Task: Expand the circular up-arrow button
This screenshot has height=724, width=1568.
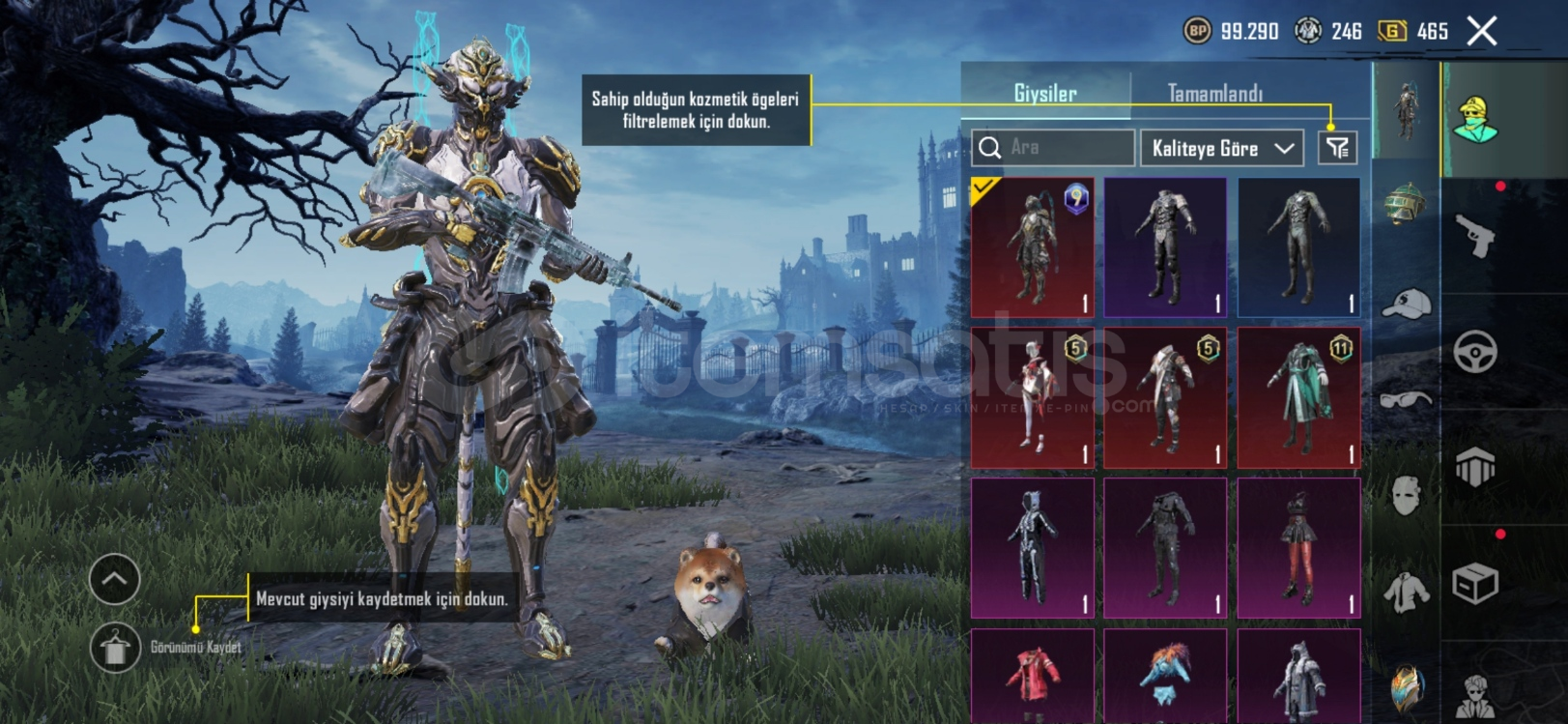Action: click(x=114, y=580)
